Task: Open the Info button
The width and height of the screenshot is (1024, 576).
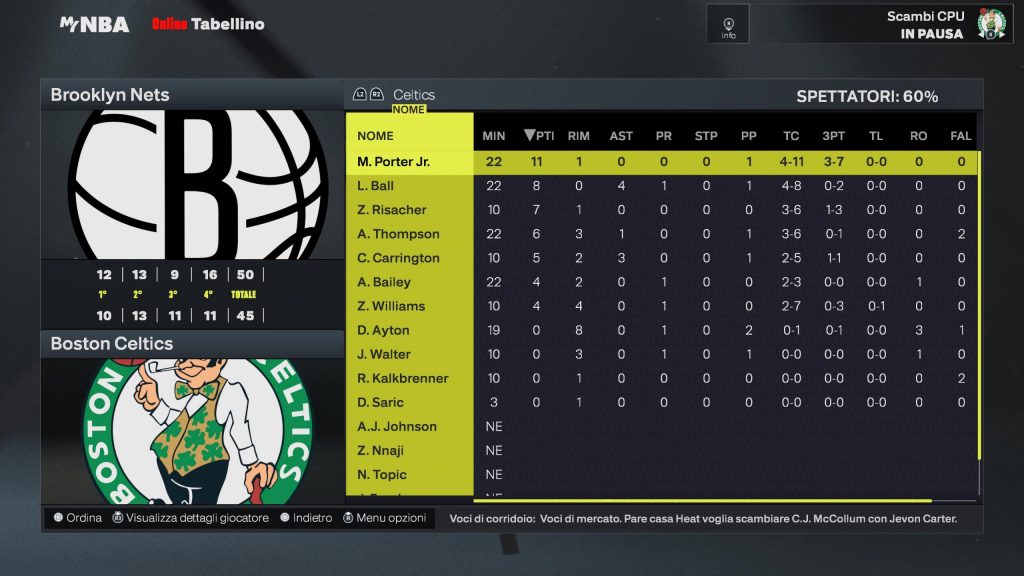Action: (728, 25)
